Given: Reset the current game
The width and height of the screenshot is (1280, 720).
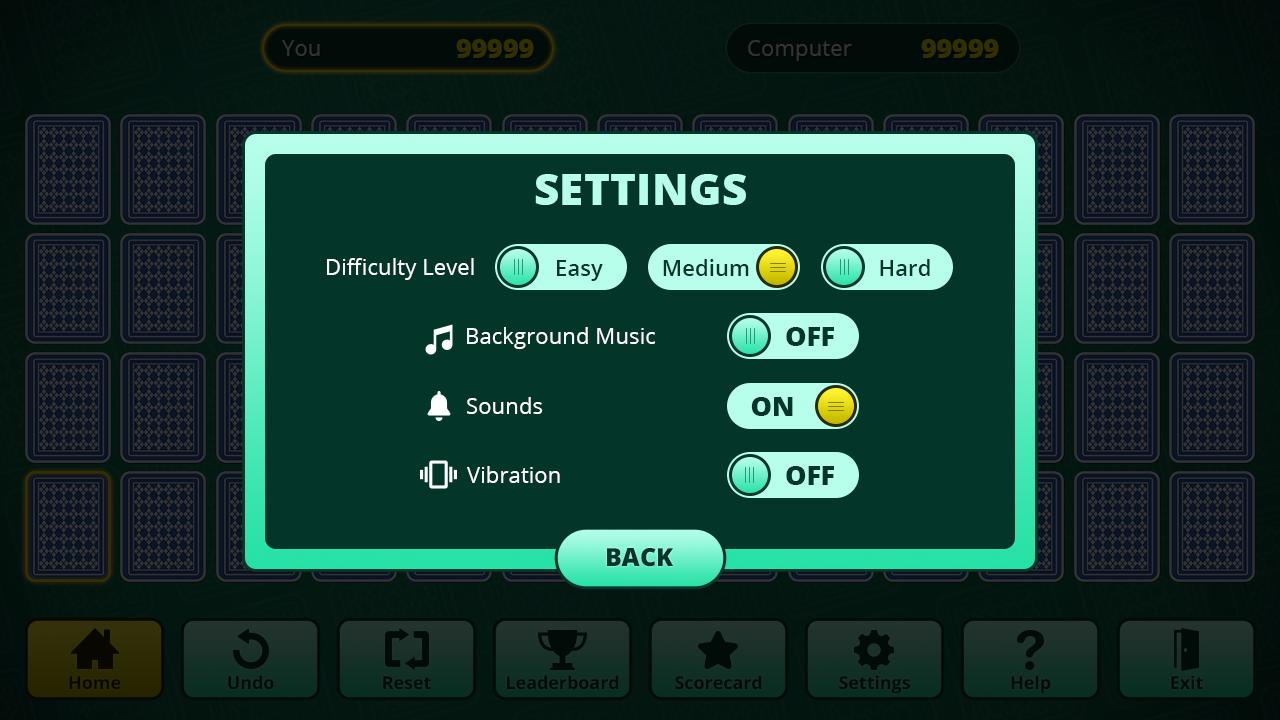Looking at the screenshot, I should point(406,659).
